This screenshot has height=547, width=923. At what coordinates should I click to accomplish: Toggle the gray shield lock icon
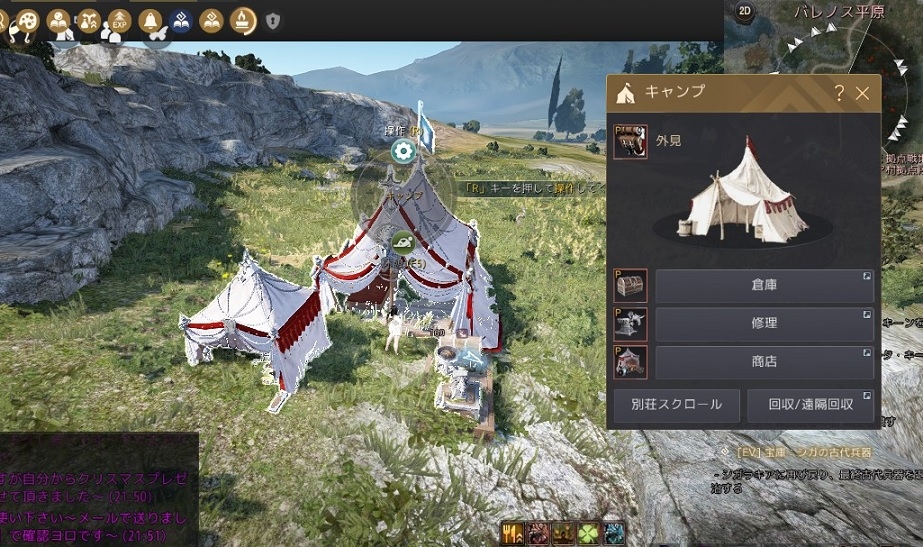[x=272, y=21]
